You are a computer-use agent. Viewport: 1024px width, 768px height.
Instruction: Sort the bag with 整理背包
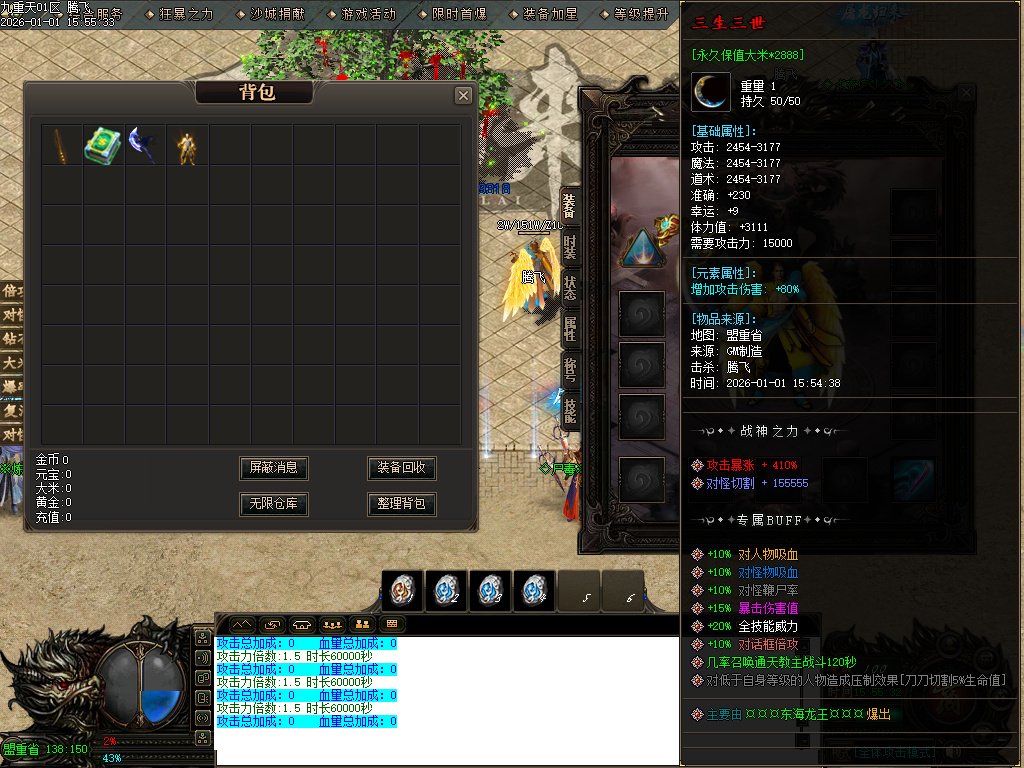(x=402, y=504)
